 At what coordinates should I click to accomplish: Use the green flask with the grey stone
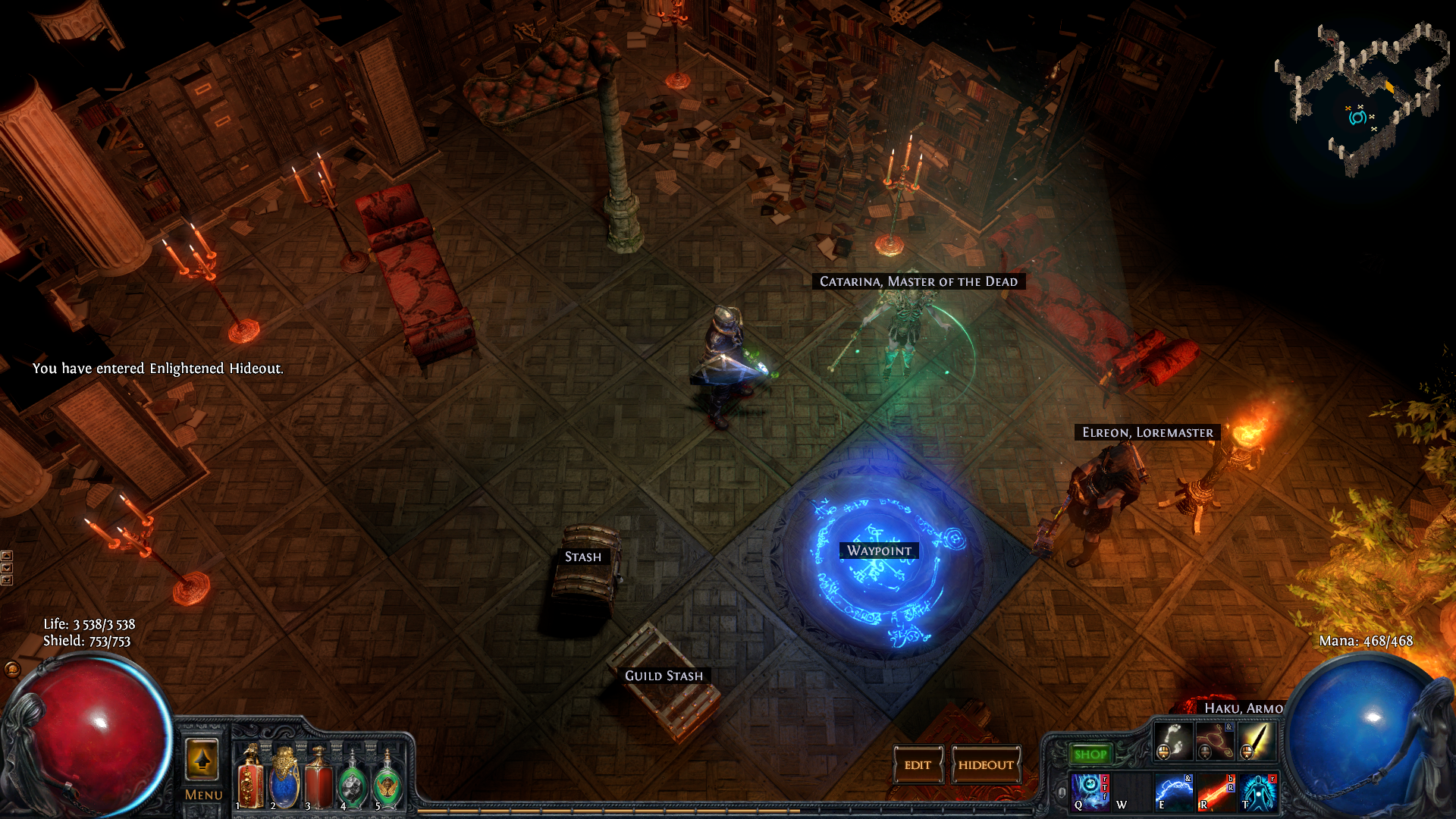353,783
